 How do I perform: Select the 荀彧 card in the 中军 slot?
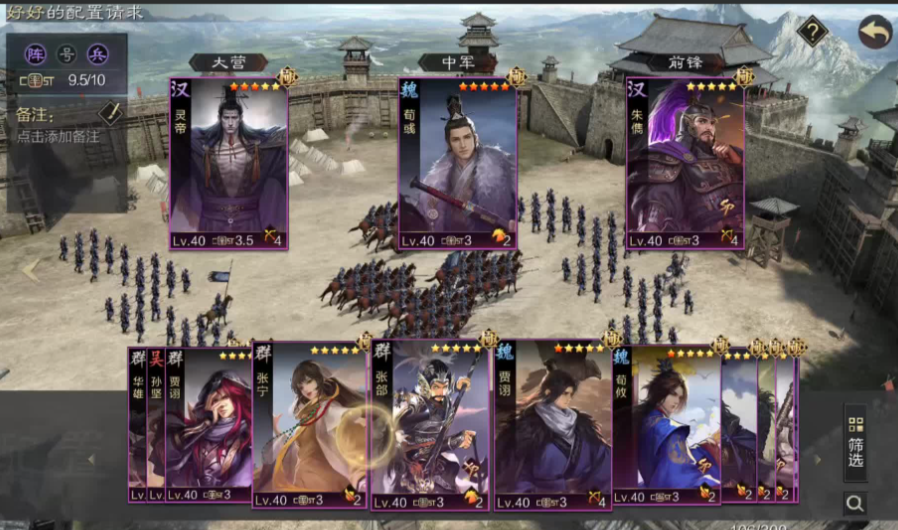(458, 163)
